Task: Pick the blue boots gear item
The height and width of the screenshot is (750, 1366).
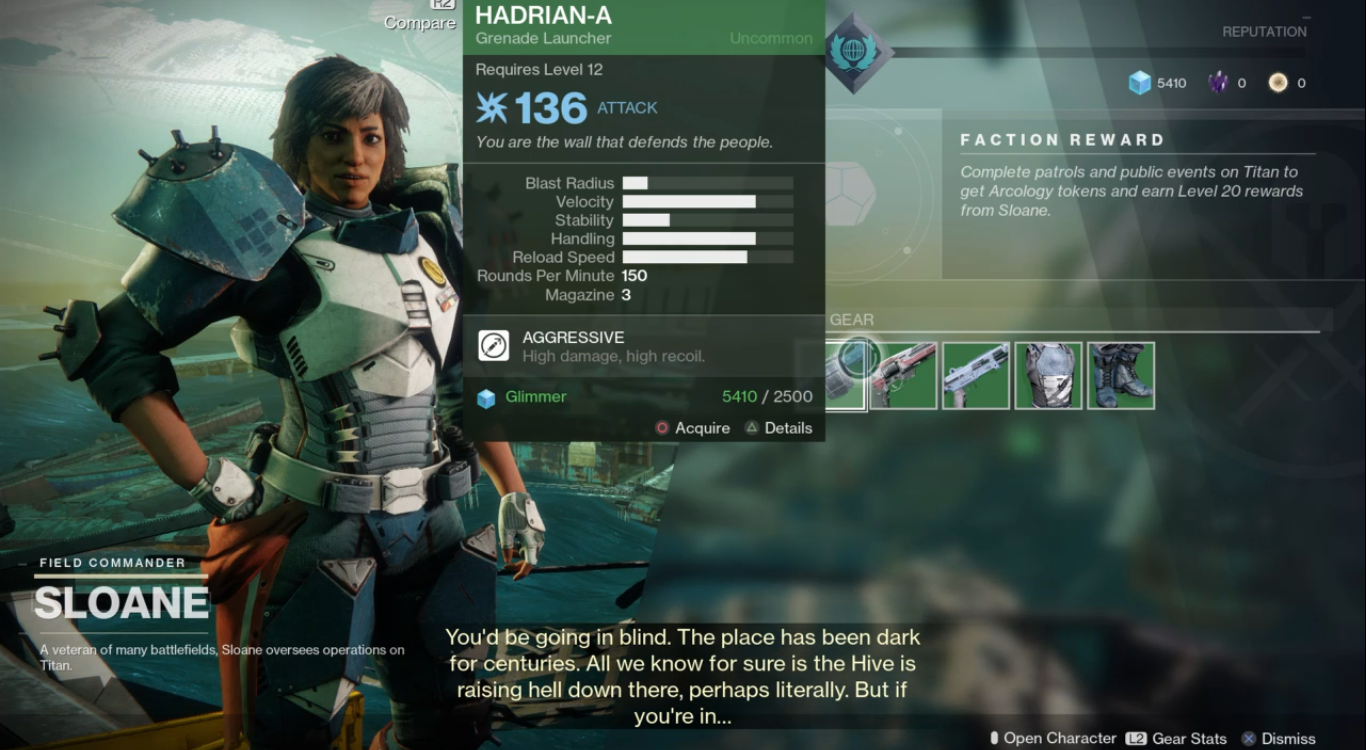Action: pos(1121,376)
